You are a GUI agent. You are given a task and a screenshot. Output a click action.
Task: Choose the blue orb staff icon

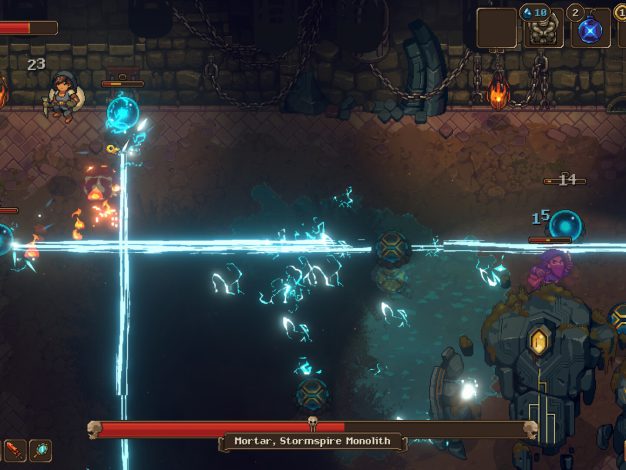click(41, 450)
